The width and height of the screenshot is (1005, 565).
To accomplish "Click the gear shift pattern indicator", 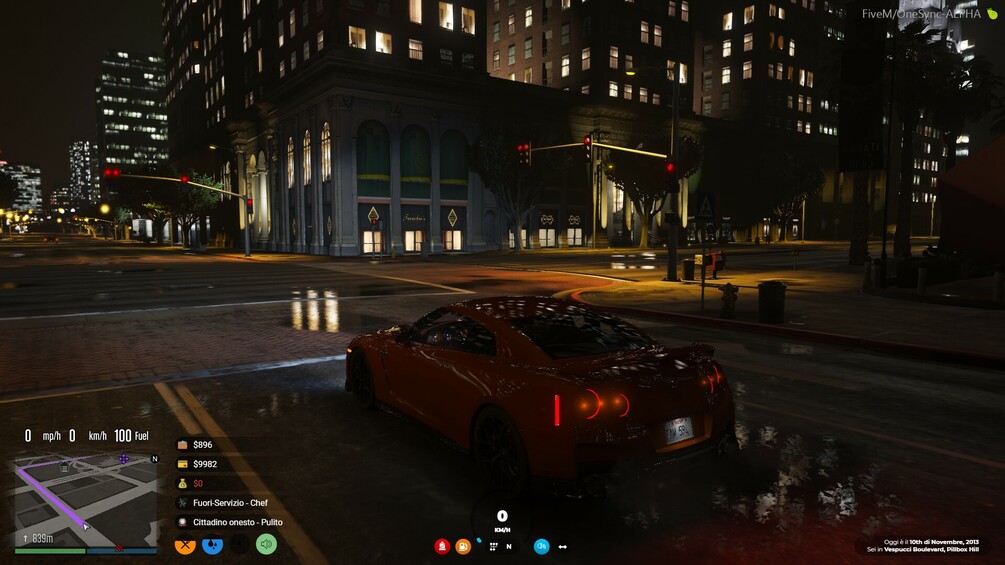I will pyautogui.click(x=493, y=547).
